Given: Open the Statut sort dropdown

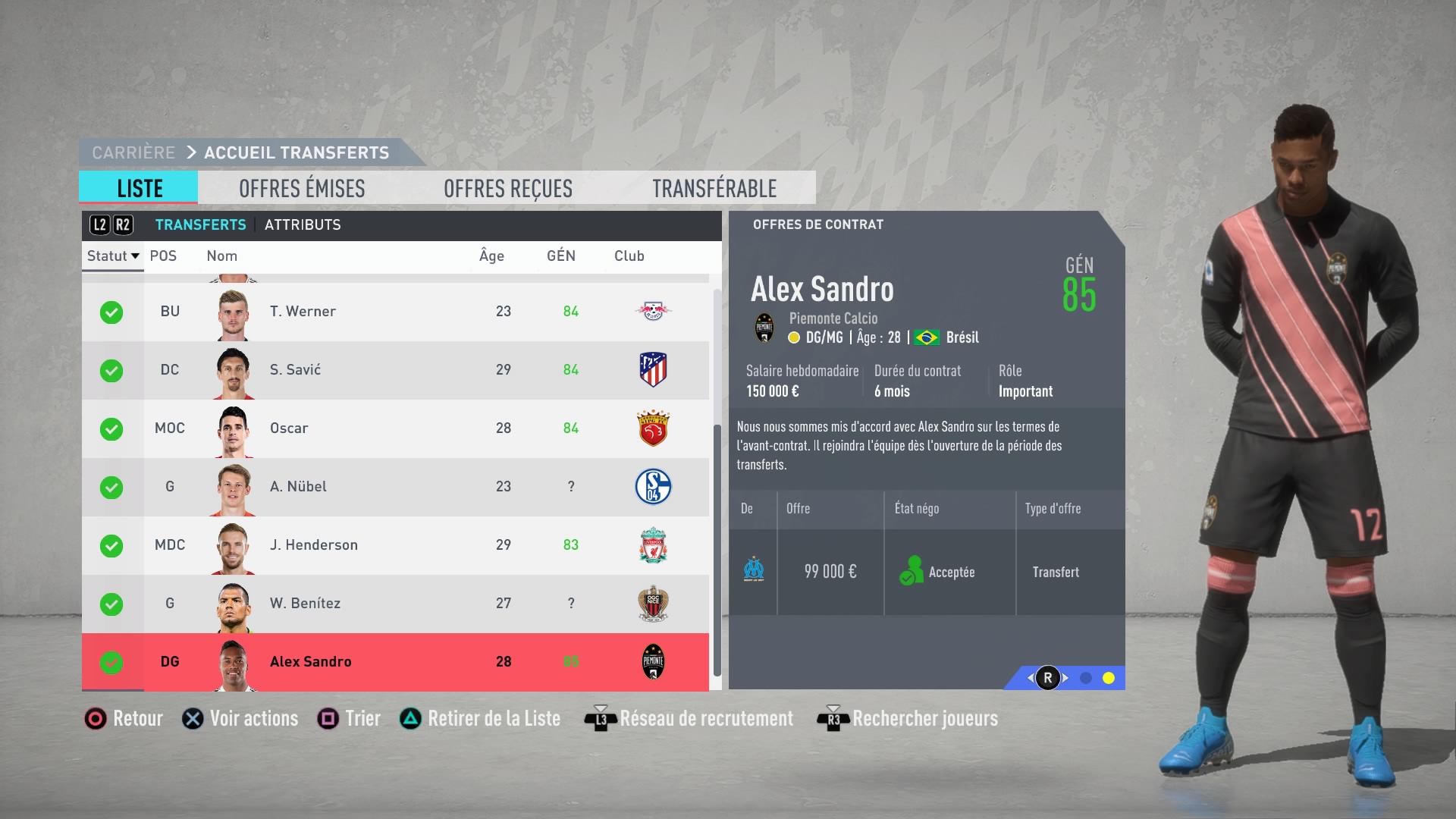Looking at the screenshot, I should tap(111, 256).
